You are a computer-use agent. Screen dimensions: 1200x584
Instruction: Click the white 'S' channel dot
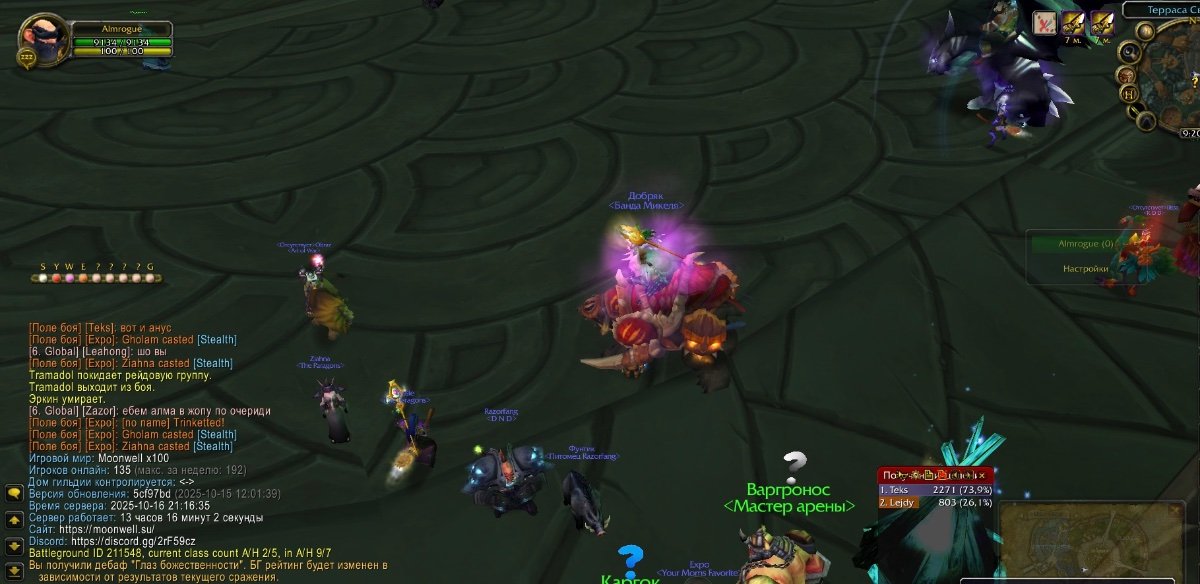pos(42,277)
